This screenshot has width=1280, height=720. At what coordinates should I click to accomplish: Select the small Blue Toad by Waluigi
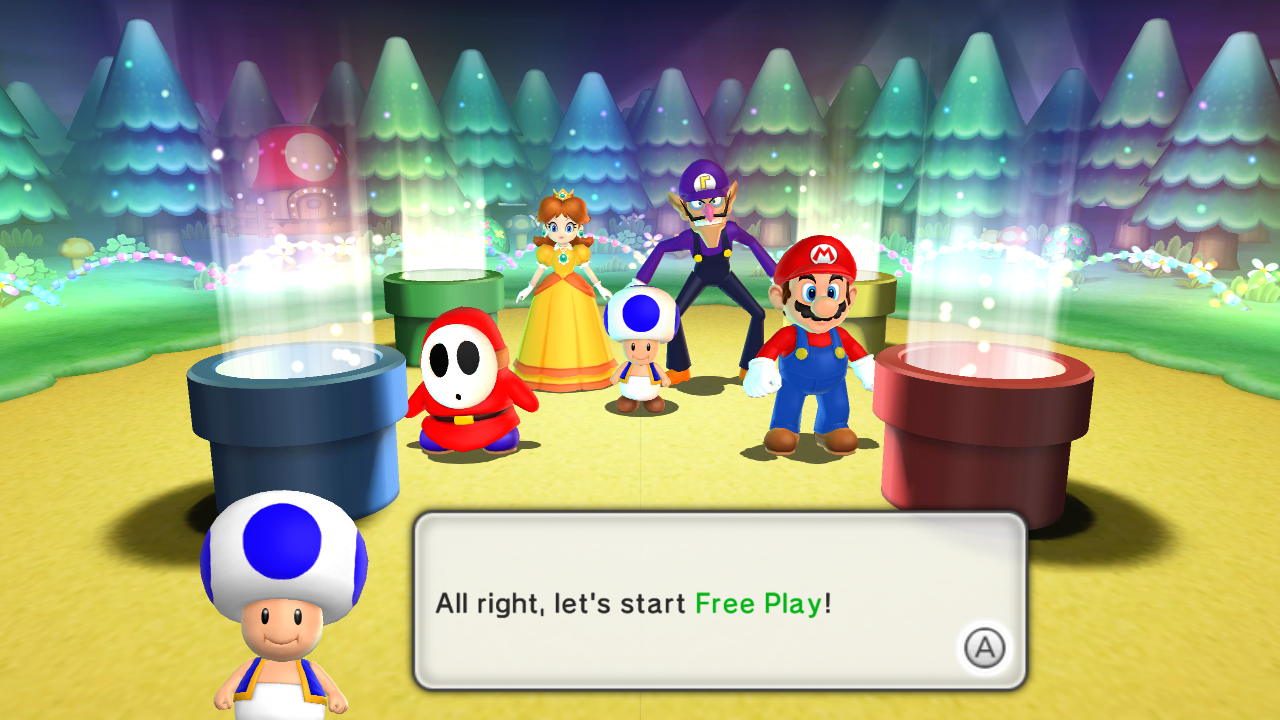[x=641, y=350]
